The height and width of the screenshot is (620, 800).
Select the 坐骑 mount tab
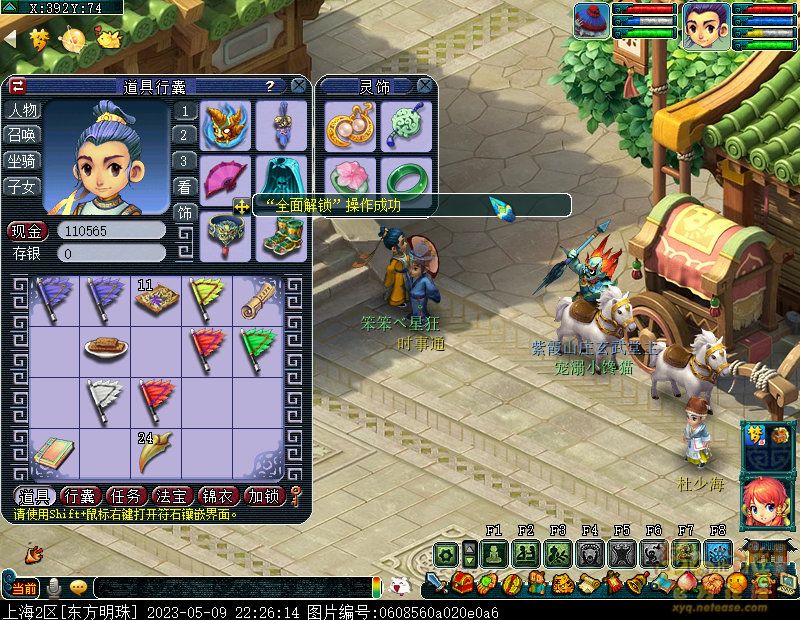pyautogui.click(x=22, y=160)
